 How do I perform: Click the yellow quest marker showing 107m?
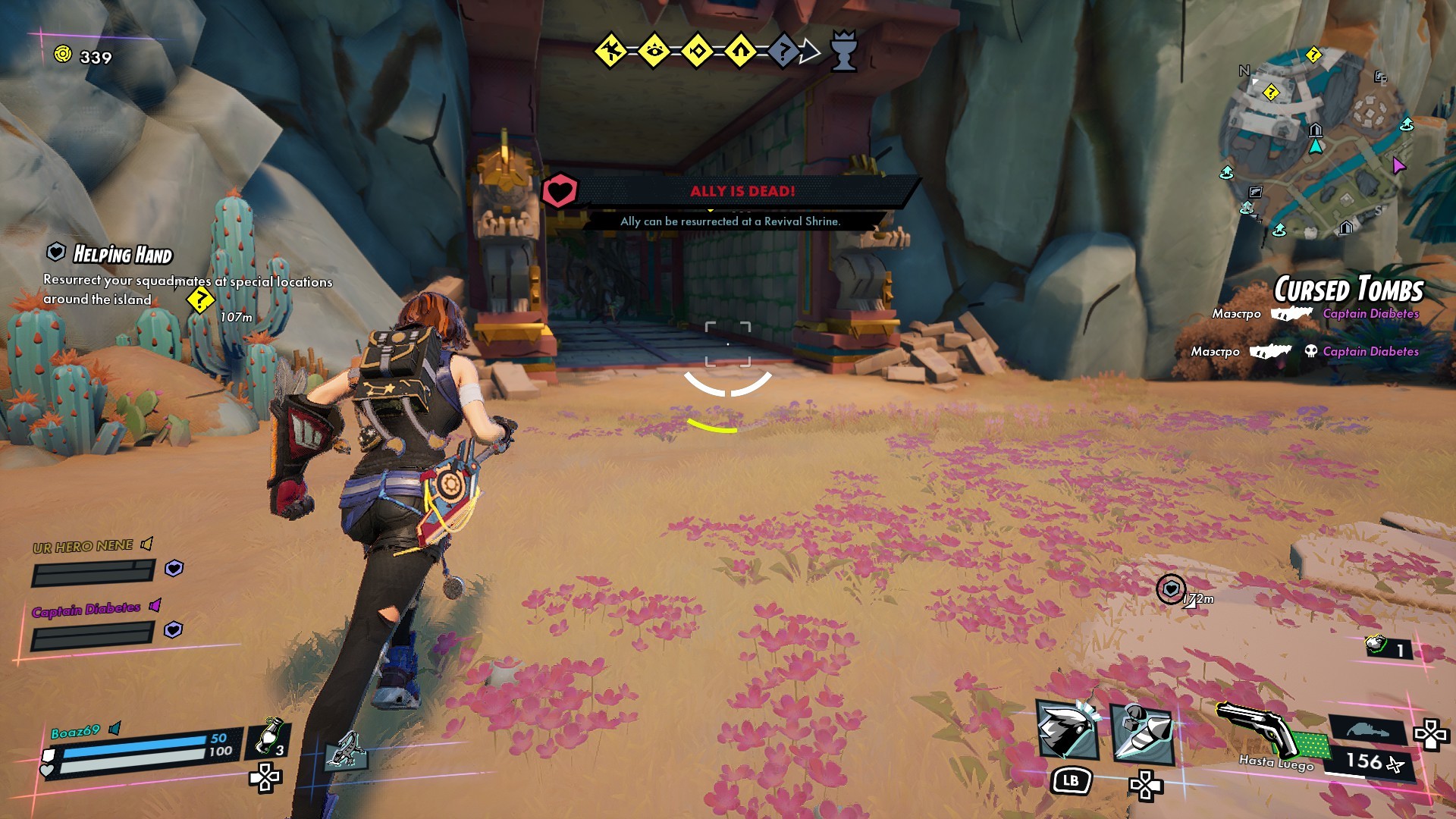coord(200,300)
